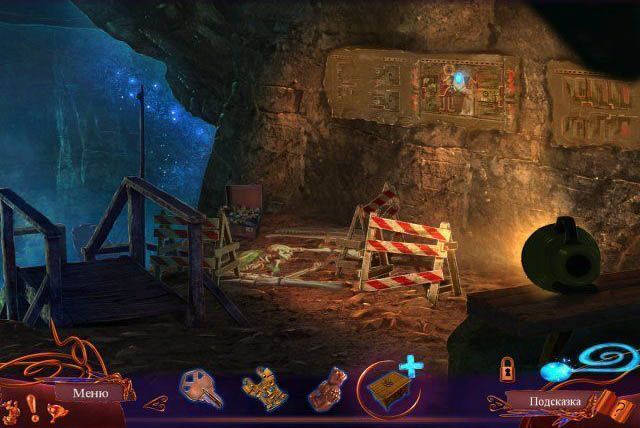Image resolution: width=640 pixels, height=428 pixels.
Task: Open the Меню button
Action: pyautogui.click(x=90, y=393)
